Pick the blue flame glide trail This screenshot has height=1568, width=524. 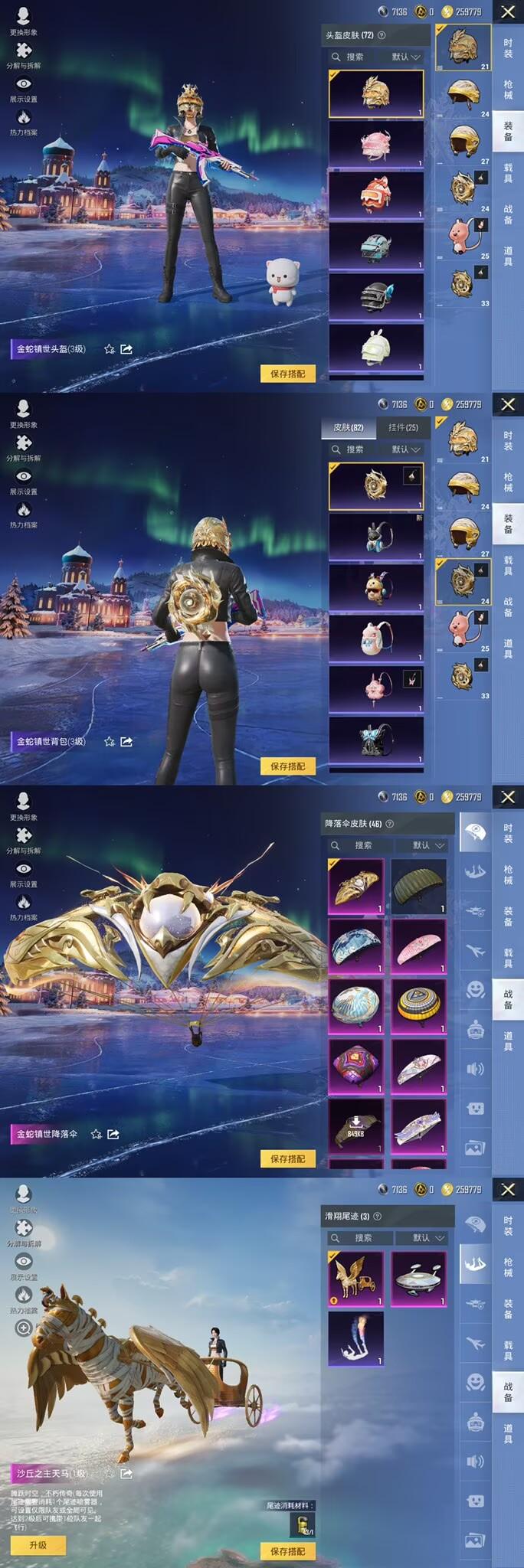(356, 1338)
